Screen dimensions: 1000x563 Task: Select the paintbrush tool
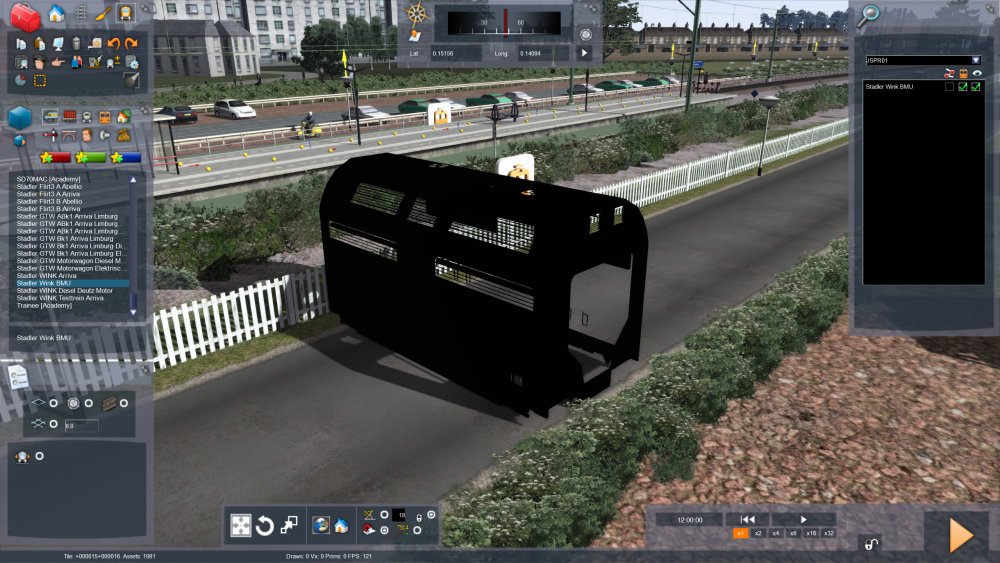click(102, 14)
